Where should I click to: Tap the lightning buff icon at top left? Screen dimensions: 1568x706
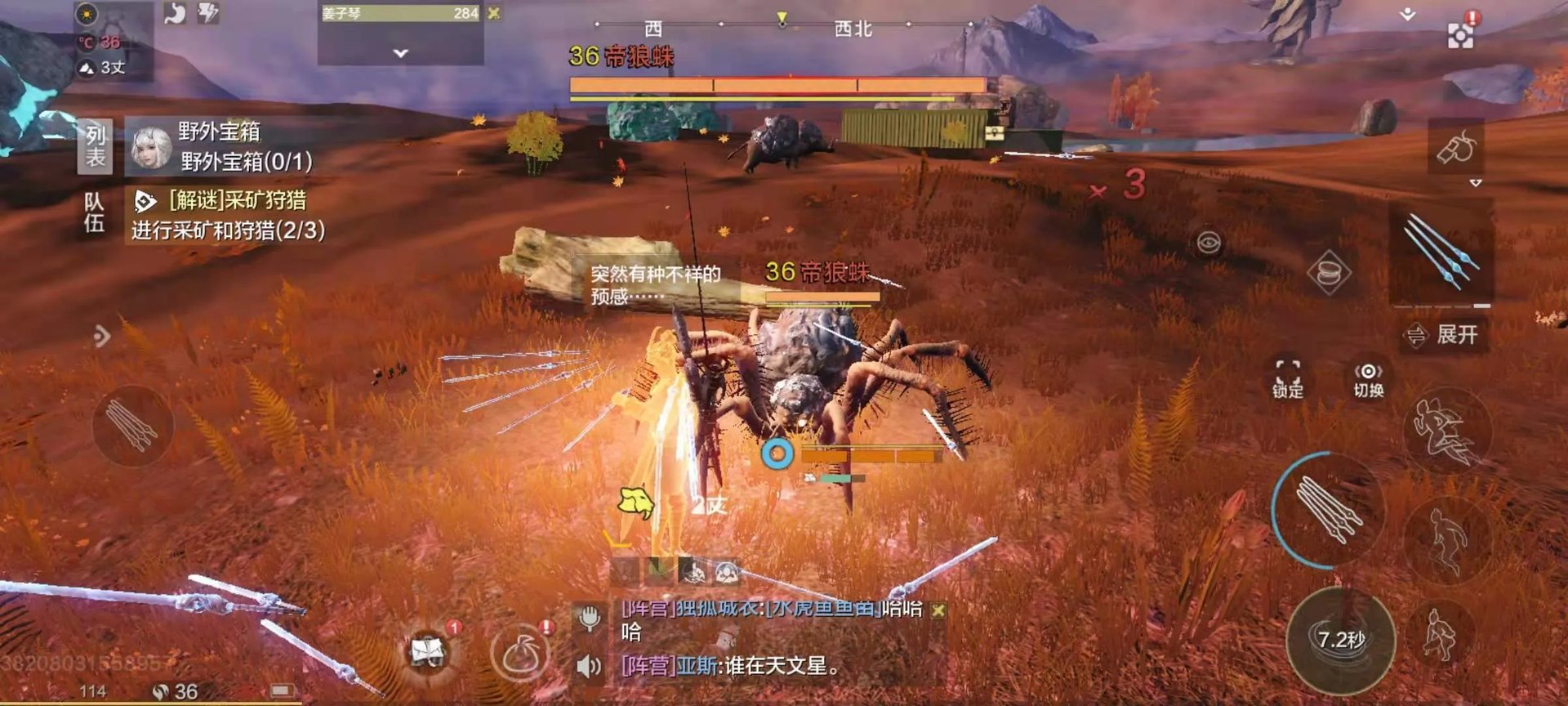(207, 14)
